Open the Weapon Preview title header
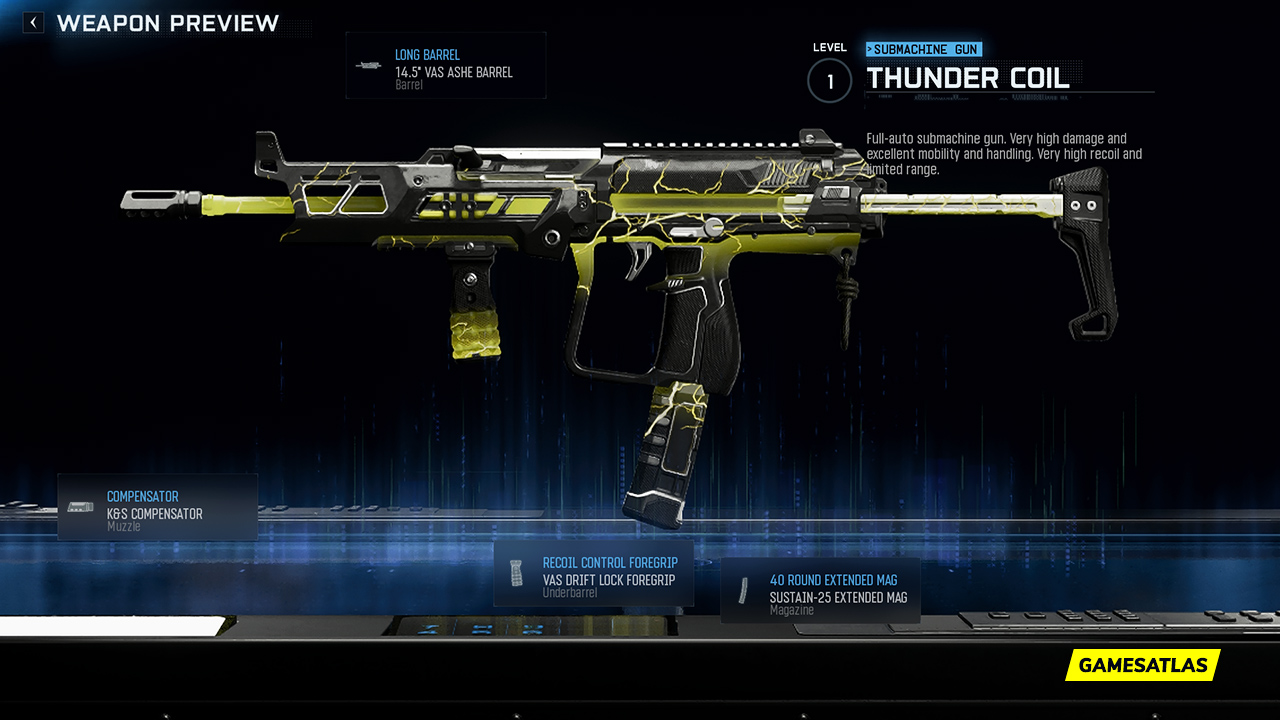 [x=170, y=23]
